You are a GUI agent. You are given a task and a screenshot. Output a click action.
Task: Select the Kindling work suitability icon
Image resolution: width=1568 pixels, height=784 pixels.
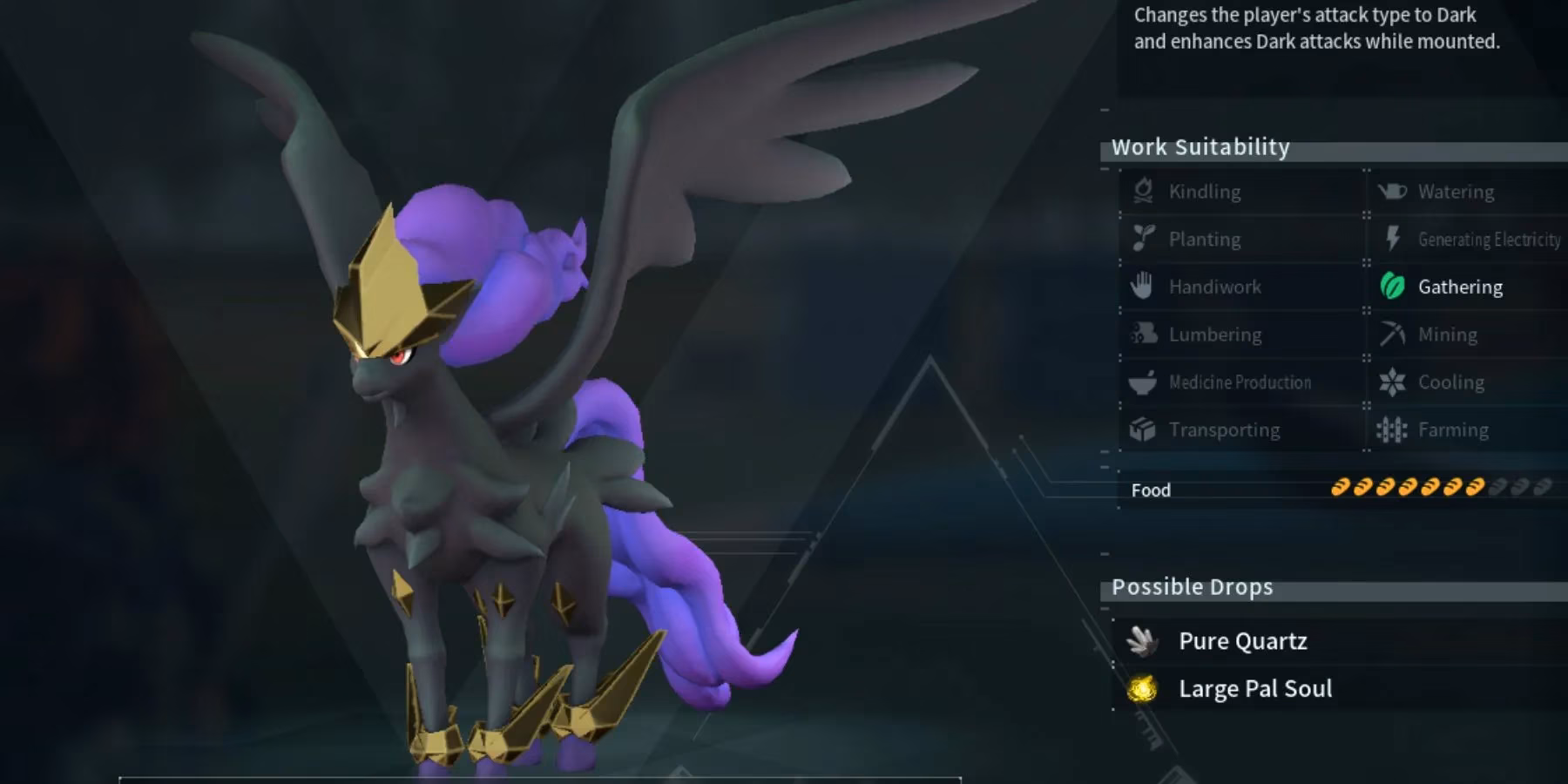pos(1144,191)
